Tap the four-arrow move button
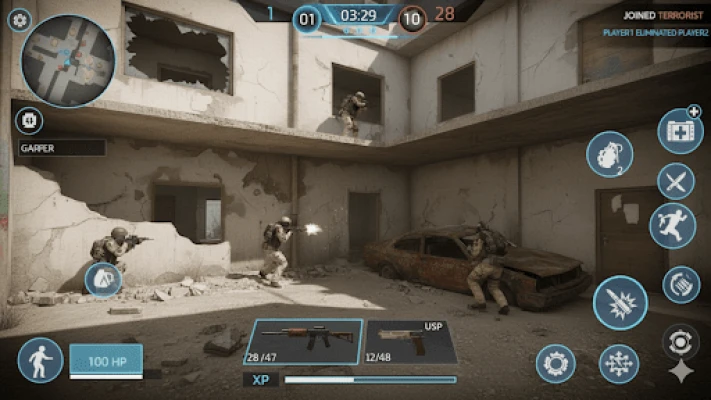711x400 pixels. click(x=619, y=364)
